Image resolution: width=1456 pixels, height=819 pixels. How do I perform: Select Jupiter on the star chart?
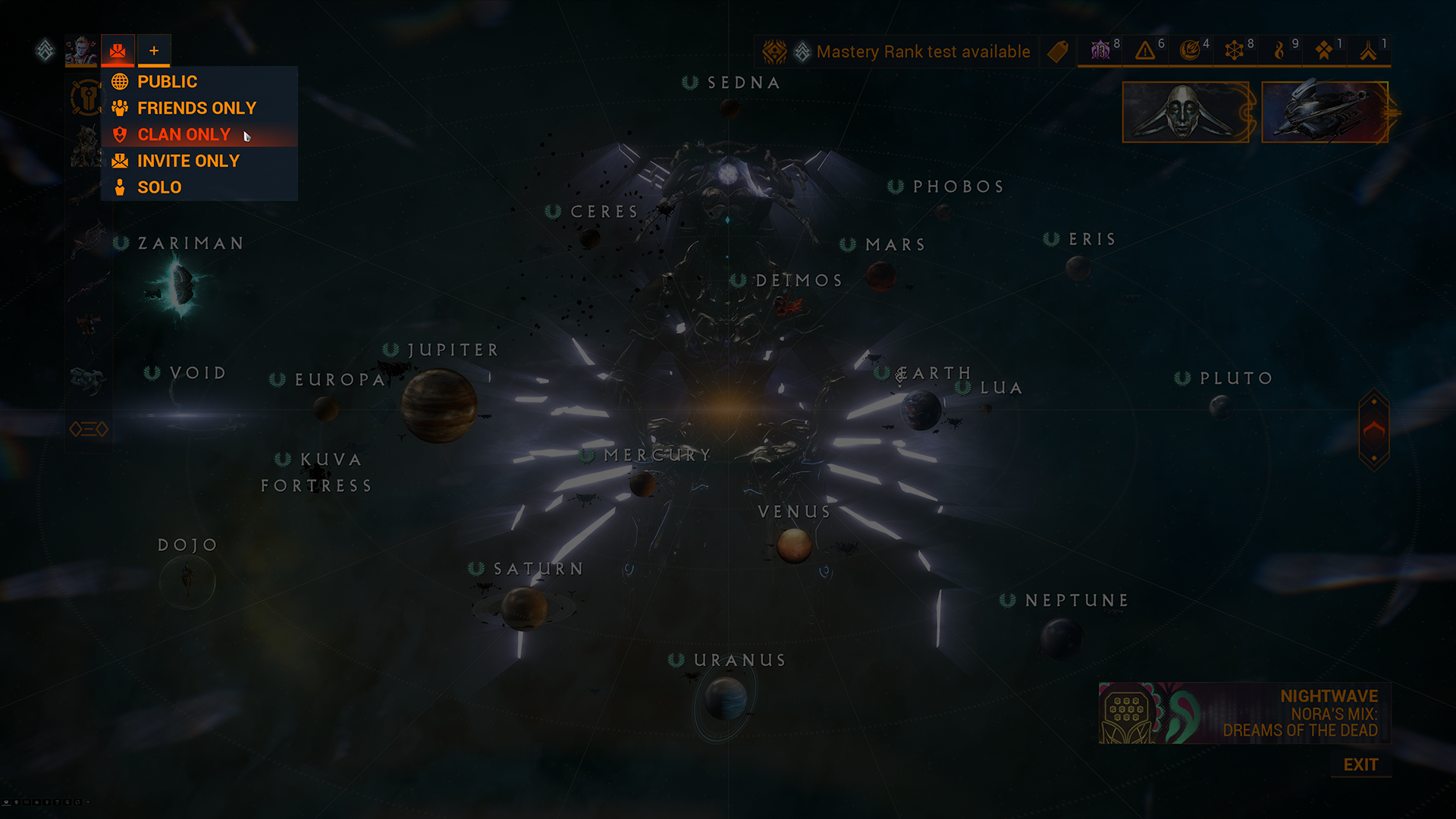pos(439,405)
